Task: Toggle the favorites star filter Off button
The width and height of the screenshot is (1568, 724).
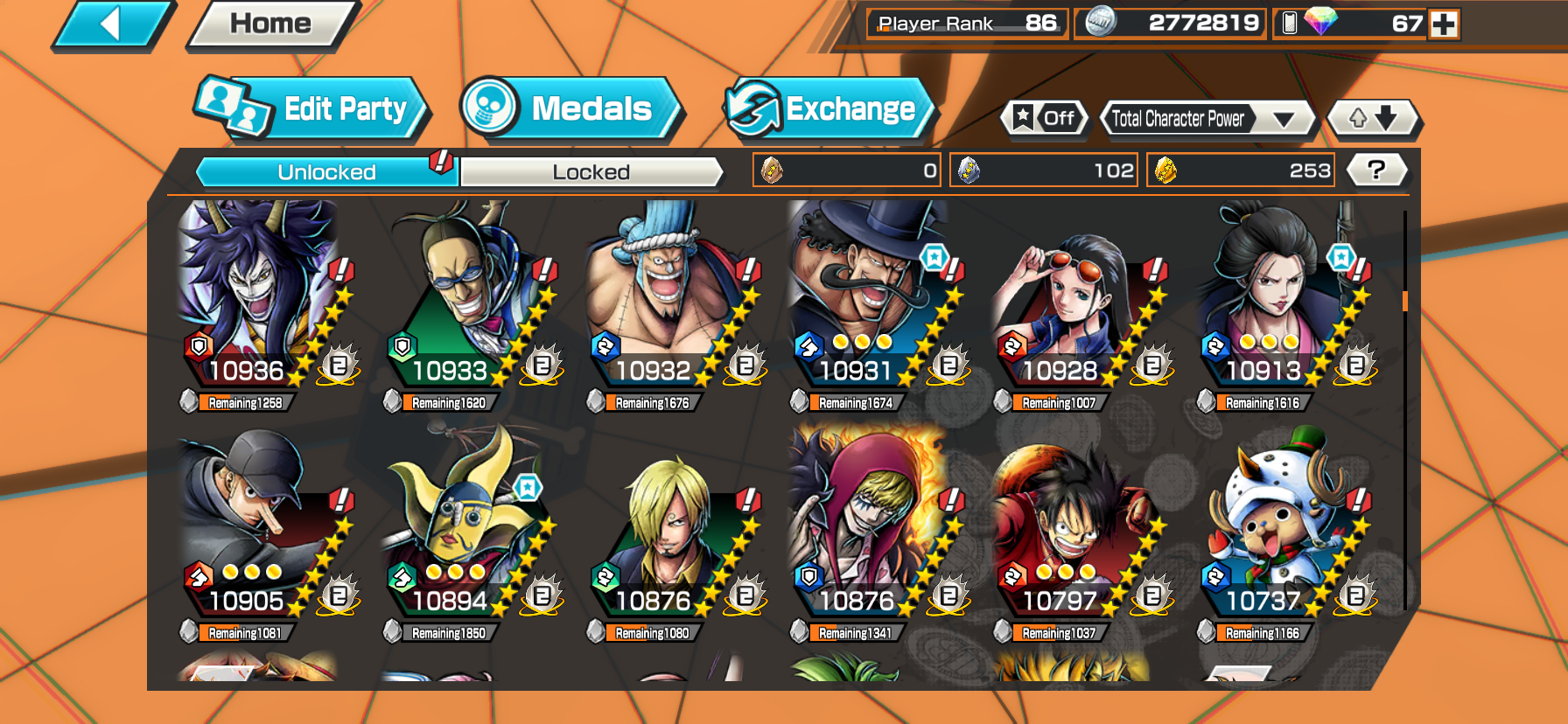Action: [1045, 118]
